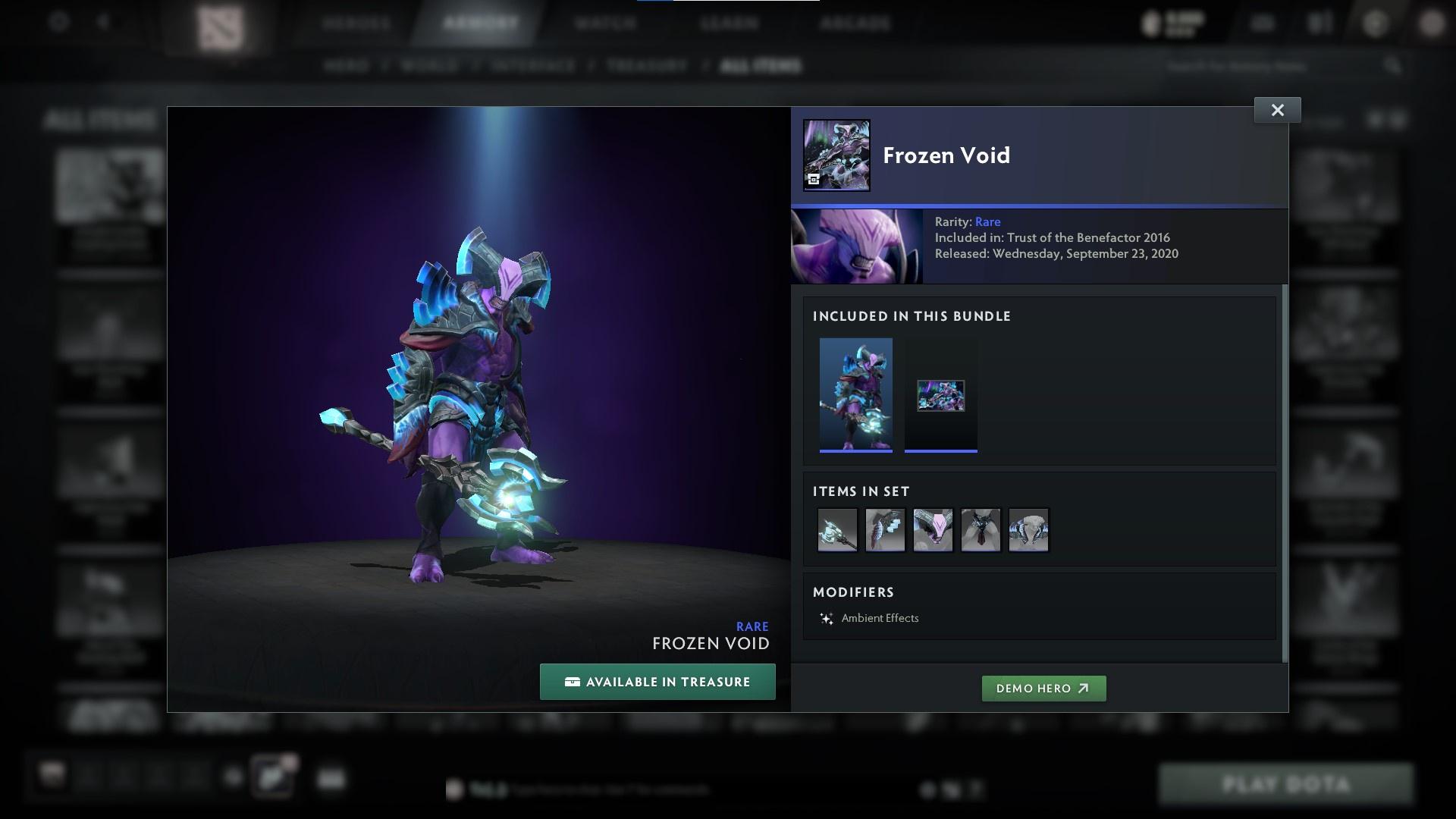Screen dimensions: 1456x819
Task: Select the Frozen Void set thumbnail in bundle
Action: (855, 394)
